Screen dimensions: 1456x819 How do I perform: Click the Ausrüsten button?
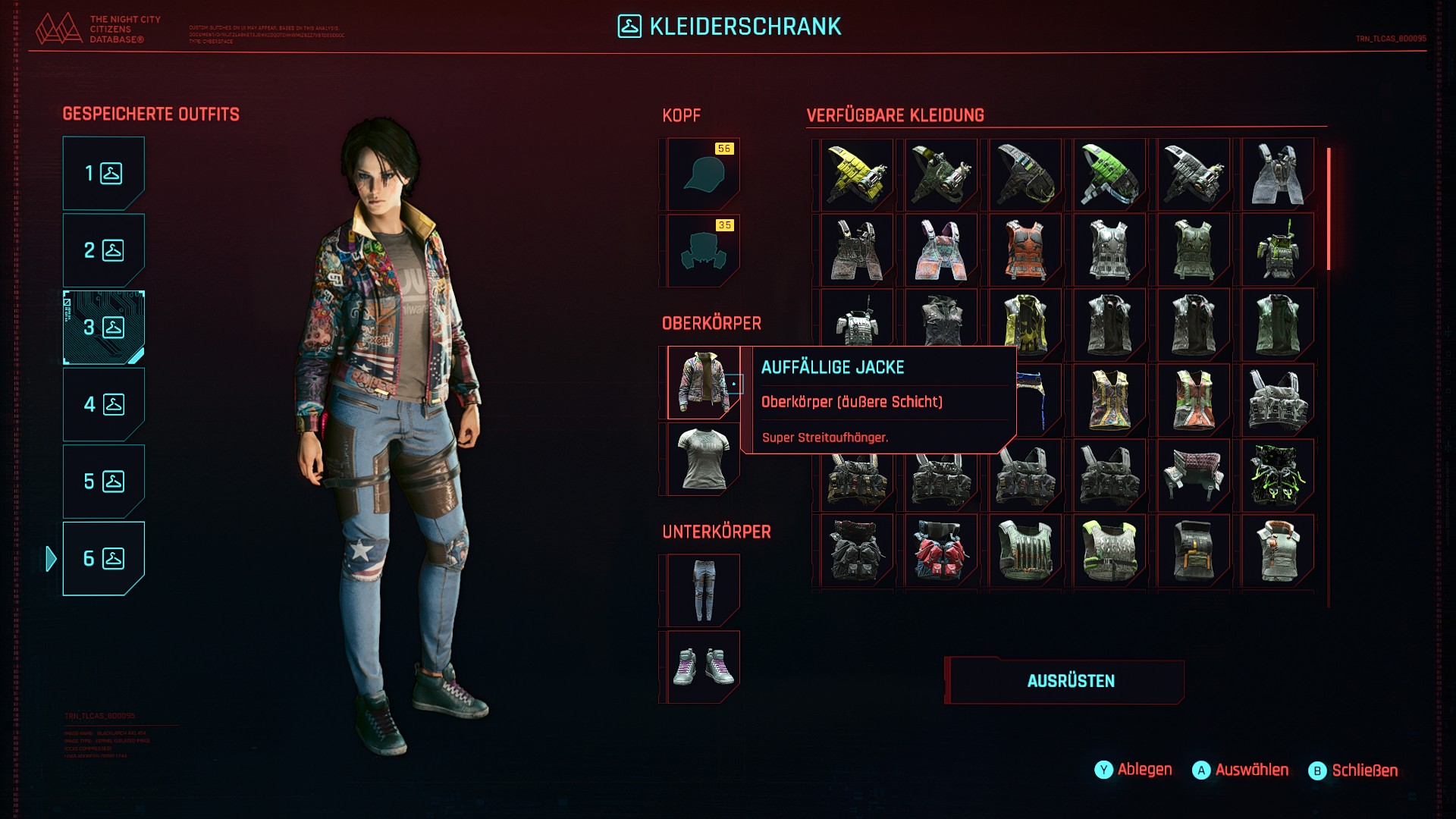point(1069,681)
